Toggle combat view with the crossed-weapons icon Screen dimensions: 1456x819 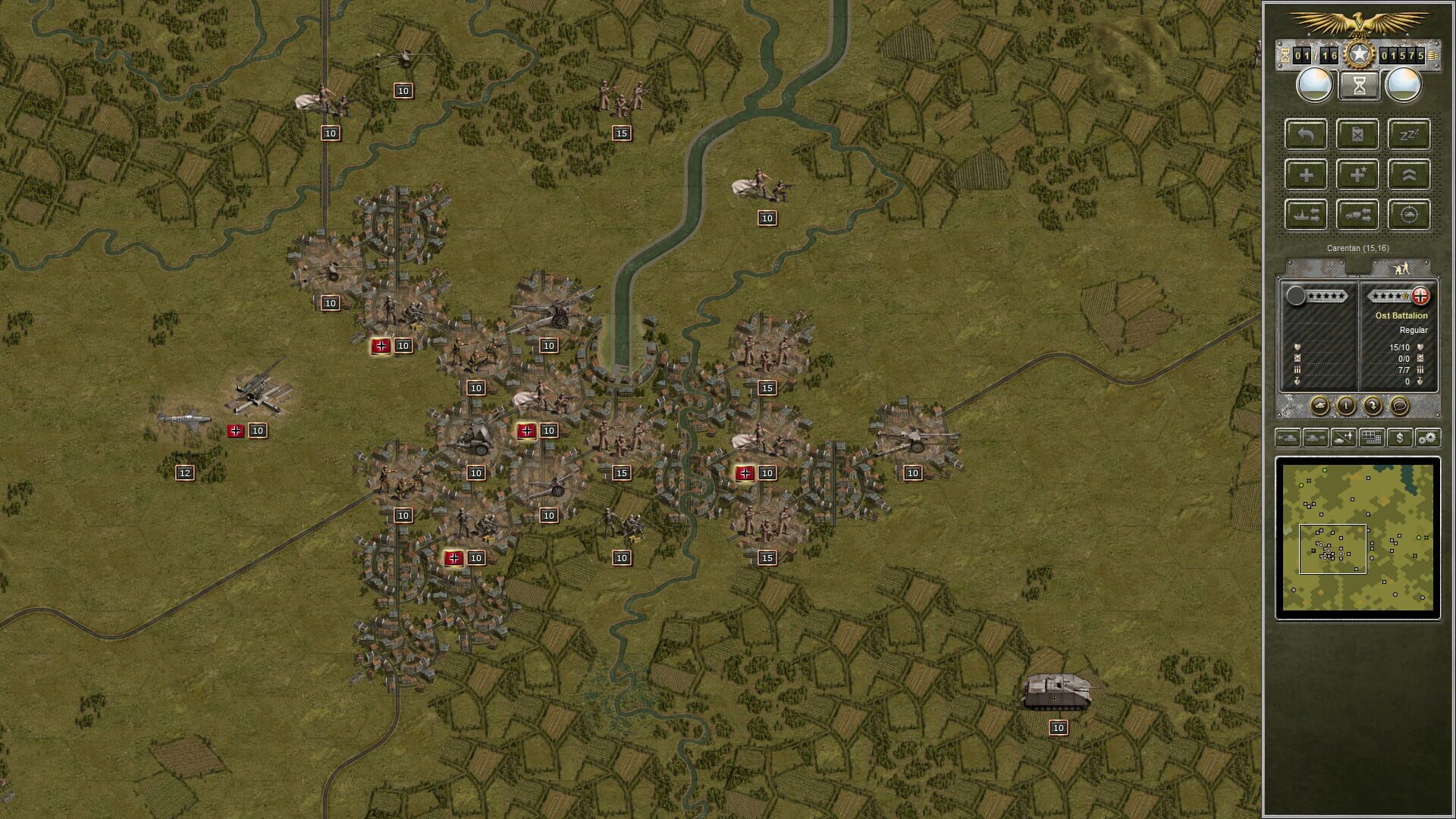(1343, 438)
